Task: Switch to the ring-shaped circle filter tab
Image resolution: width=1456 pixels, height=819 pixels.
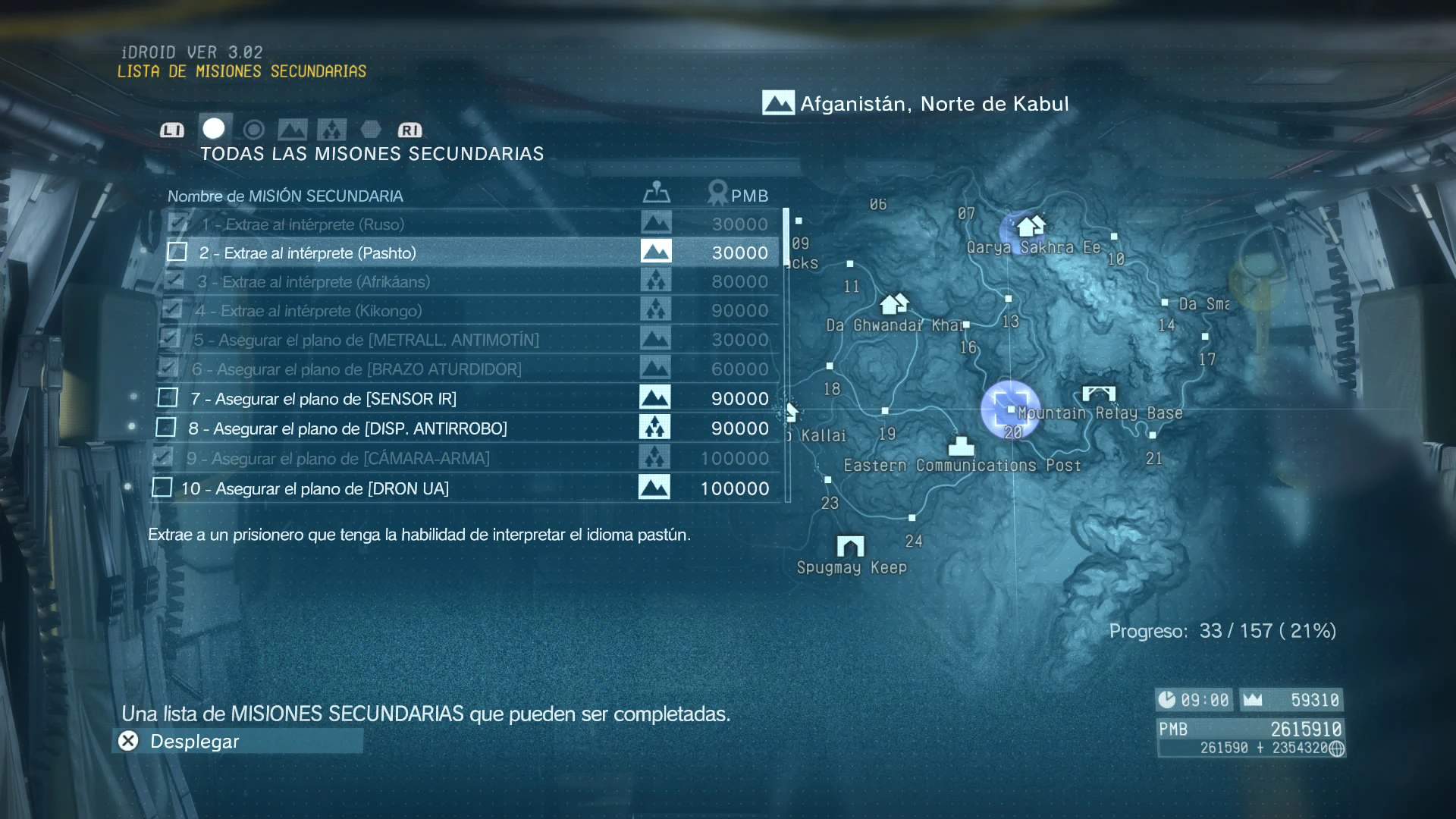Action: 254,130
